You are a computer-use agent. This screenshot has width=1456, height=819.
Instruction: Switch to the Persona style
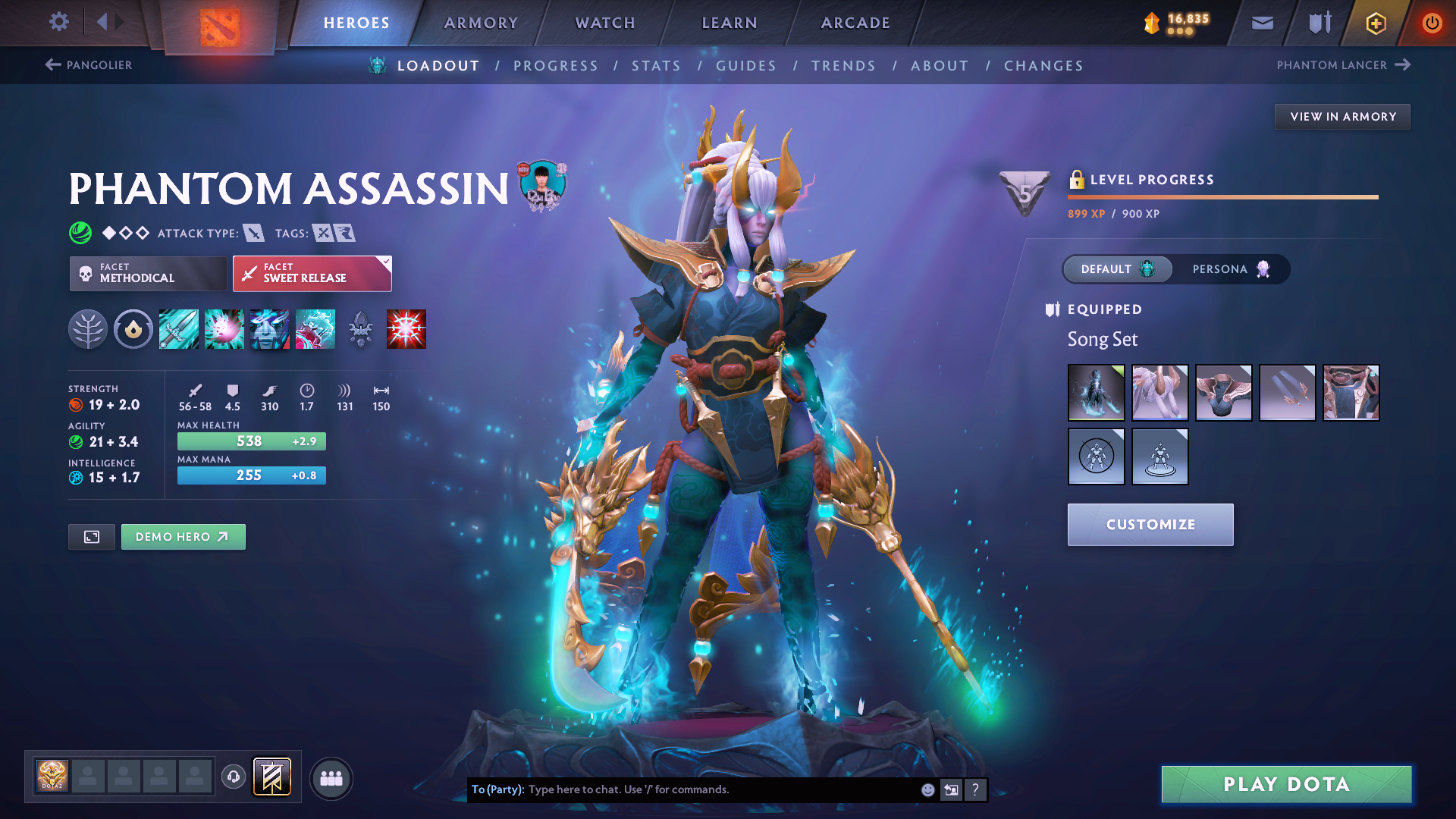1230,269
